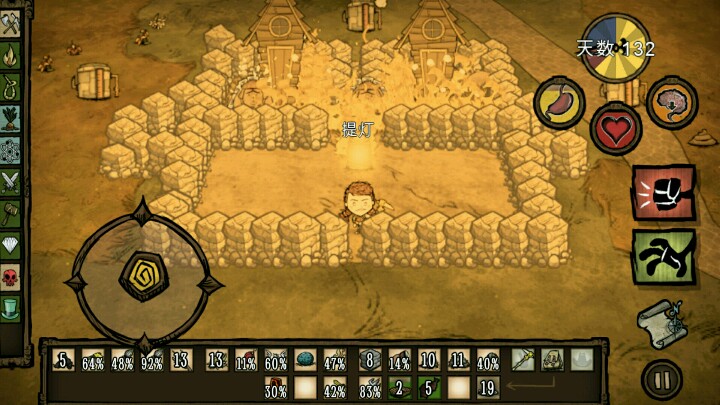The image size is (720, 405).
Task: Open the Science crafting tab with atom
Action: (x=11, y=150)
